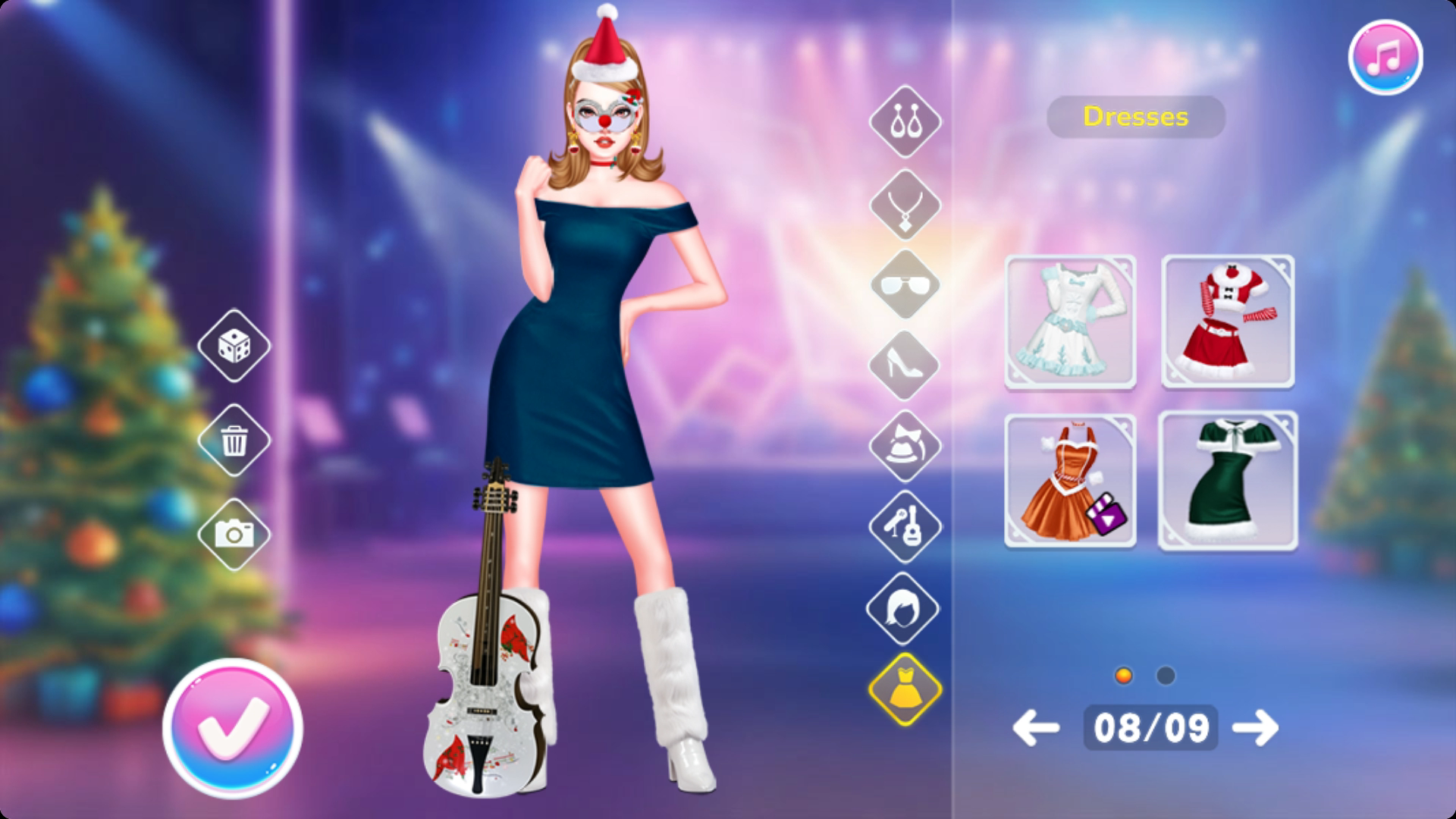Take a photo with the camera button

point(234,534)
